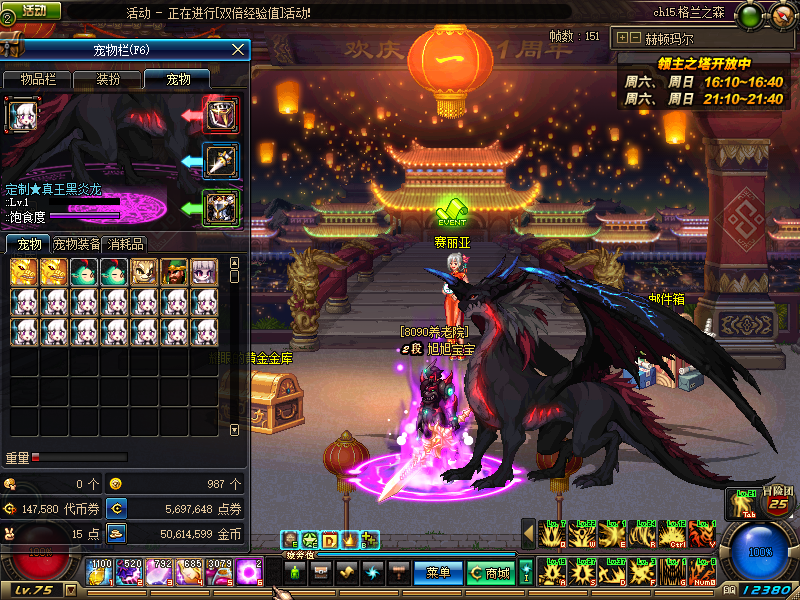The height and width of the screenshot is (600, 800).
Task: Switch to the 物品栏 inventory tab
Action: click(39, 79)
